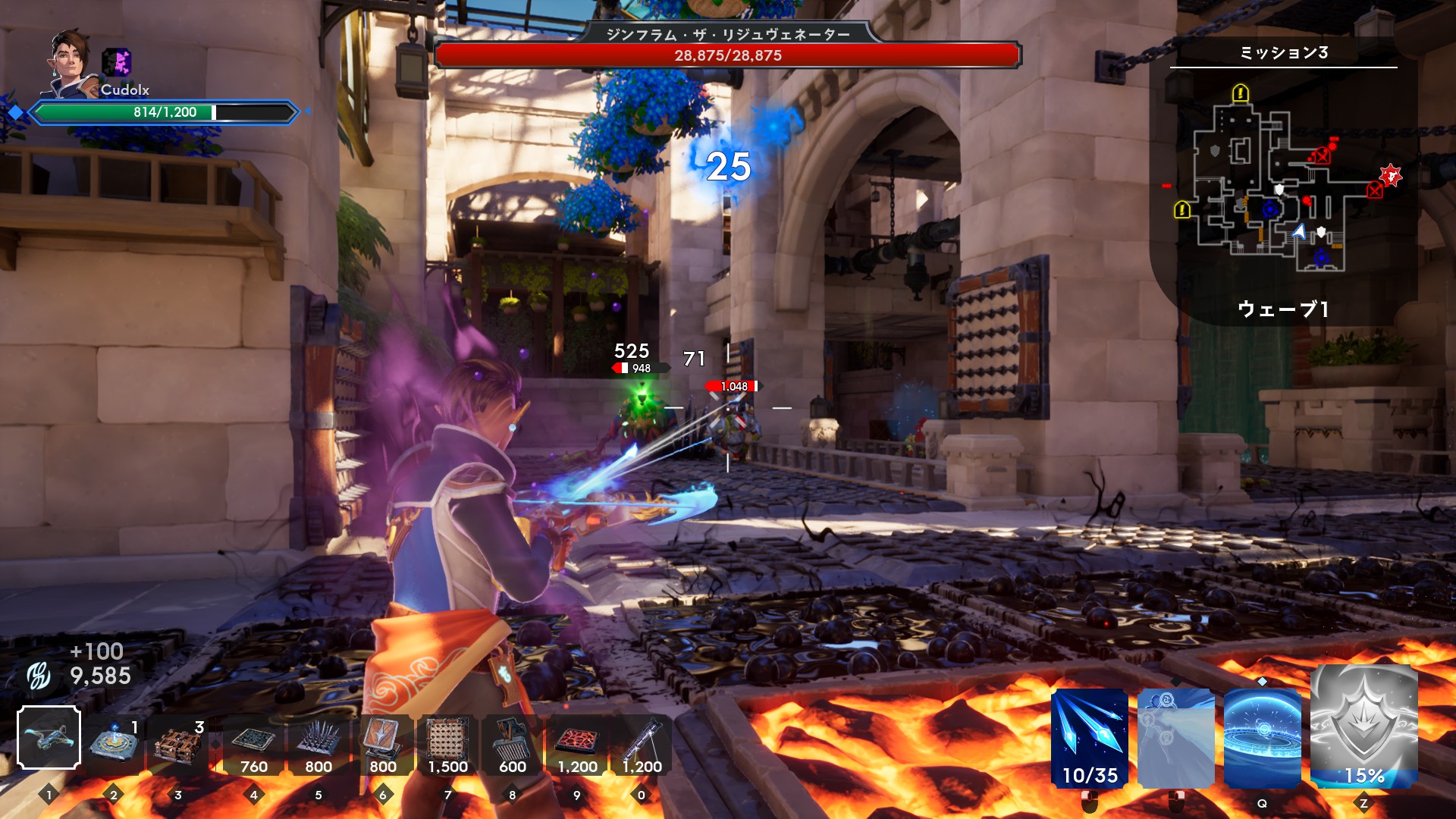Choose the glowing blue rune pad trap
The width and height of the screenshot is (1456, 819).
click(x=114, y=741)
